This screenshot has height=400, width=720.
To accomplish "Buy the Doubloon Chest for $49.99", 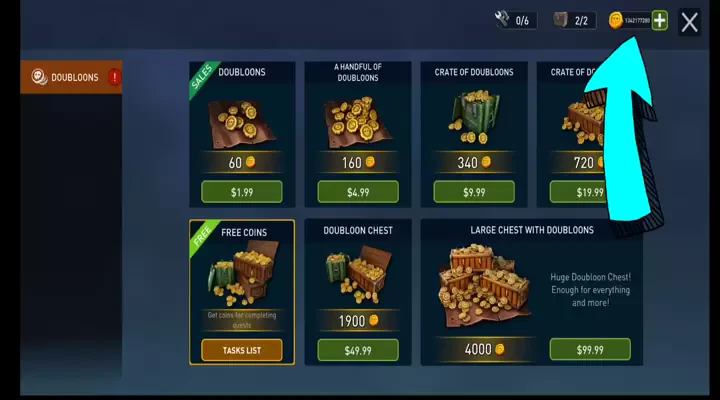I will click(357, 349).
